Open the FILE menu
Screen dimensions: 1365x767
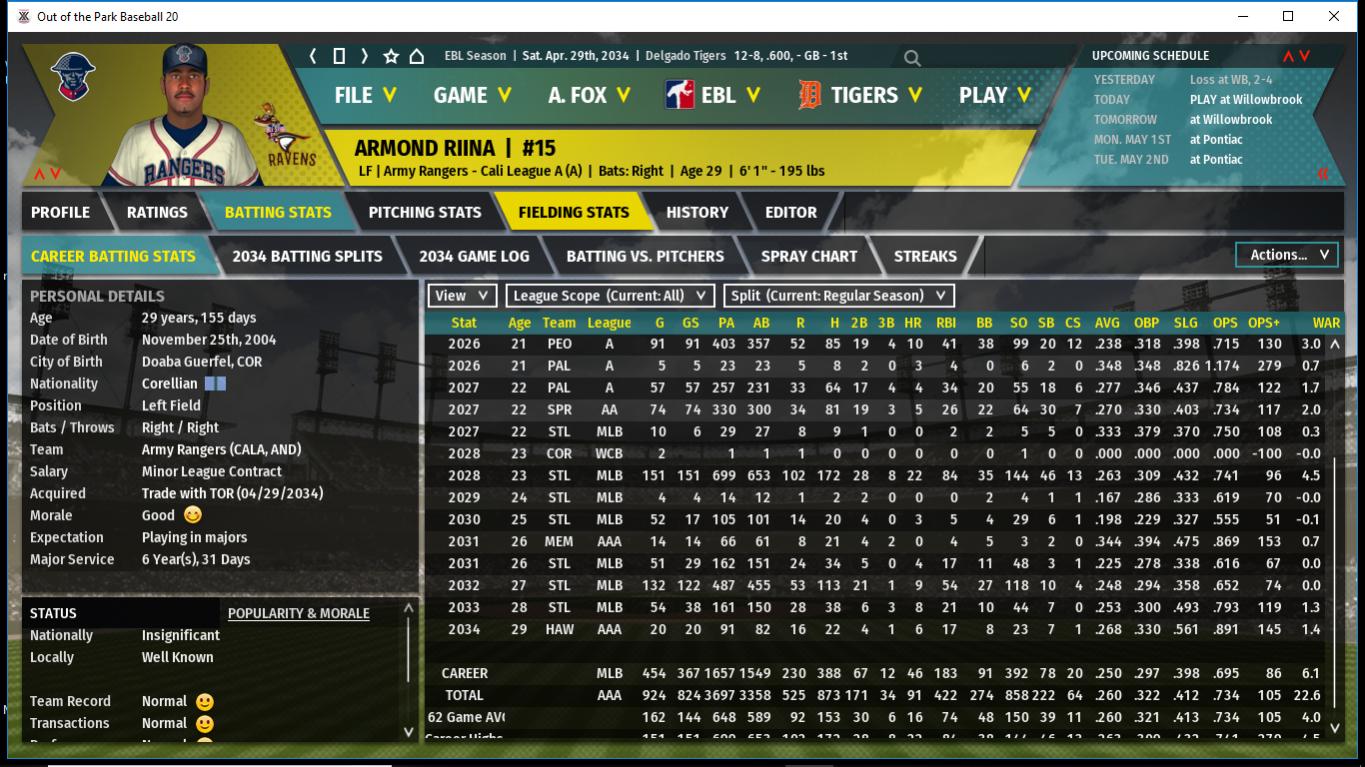(365, 95)
